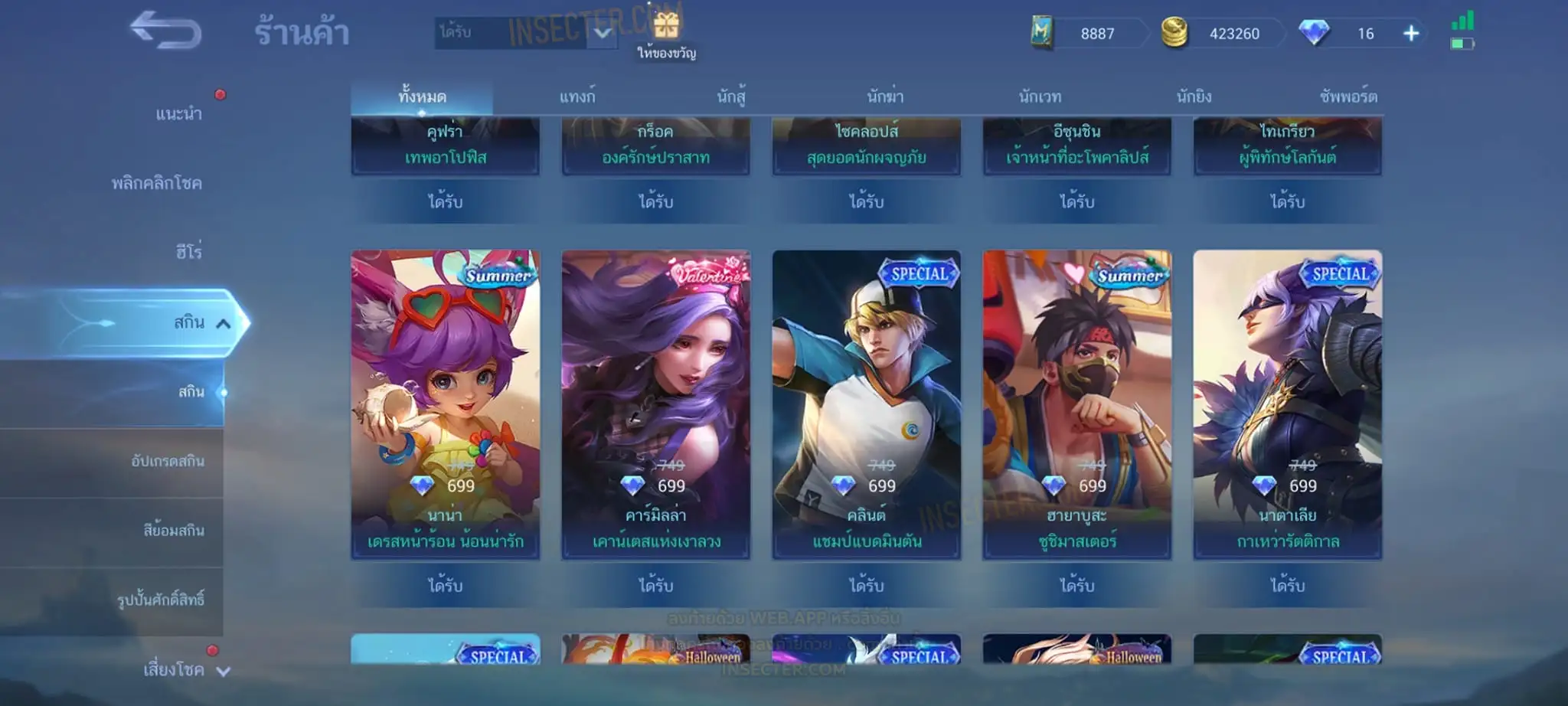The height and width of the screenshot is (706, 1568).
Task: Open the อัปเกรดสกิน submenu
Action: tap(168, 461)
